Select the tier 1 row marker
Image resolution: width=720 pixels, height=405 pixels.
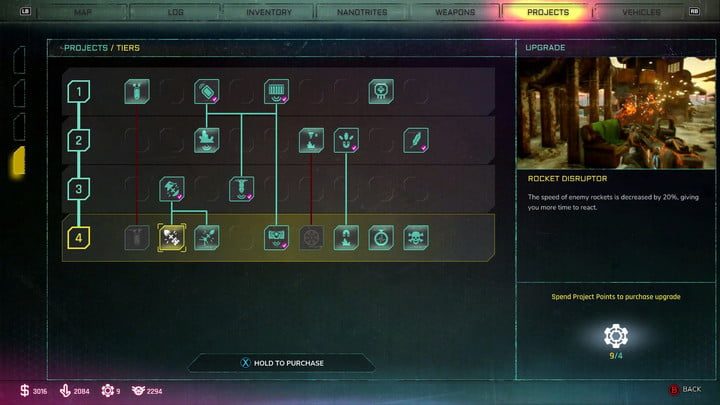tap(78, 93)
